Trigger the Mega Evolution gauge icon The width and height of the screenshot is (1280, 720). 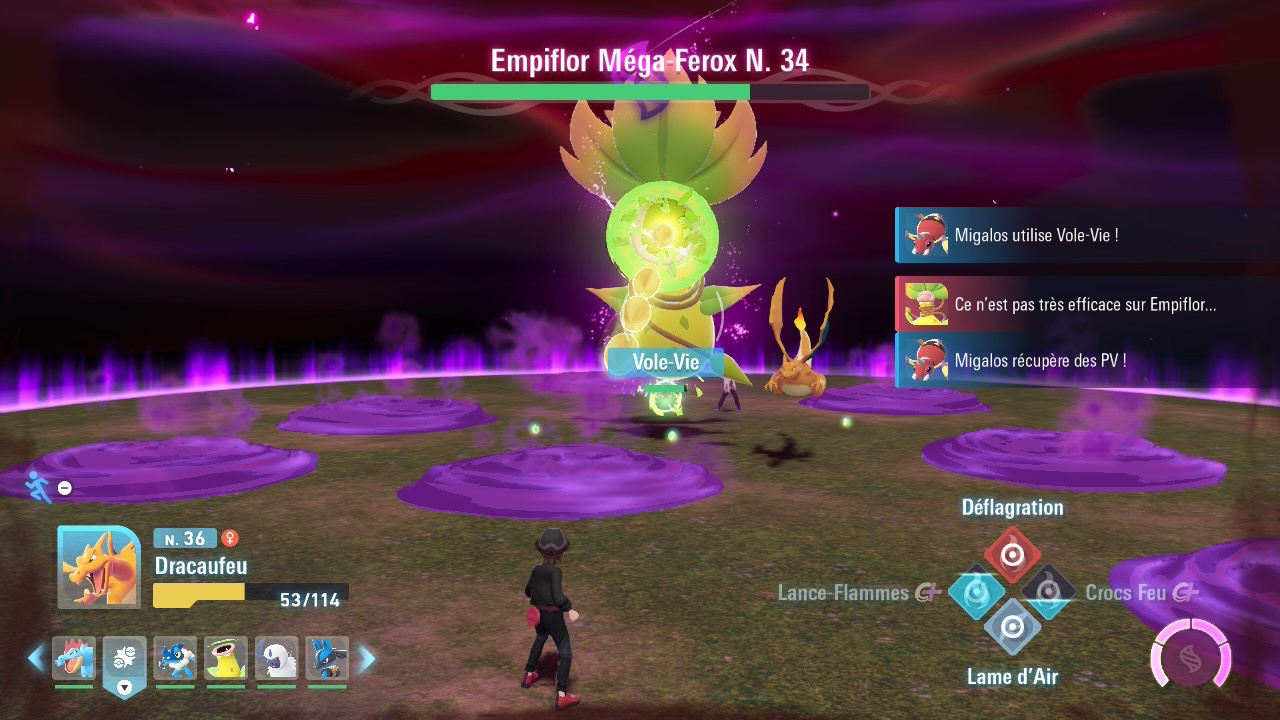(1190, 655)
